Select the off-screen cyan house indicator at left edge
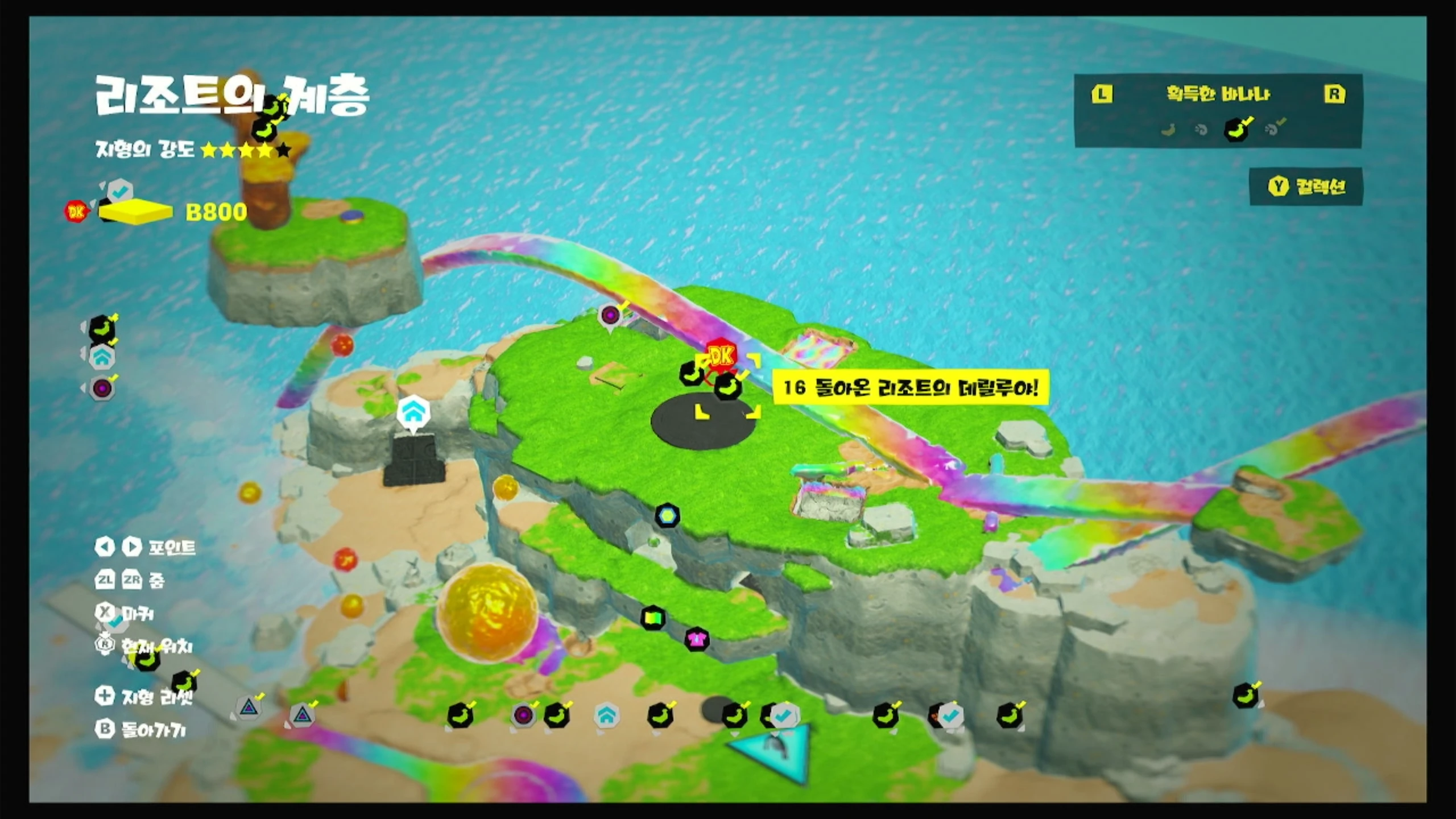 (x=102, y=357)
